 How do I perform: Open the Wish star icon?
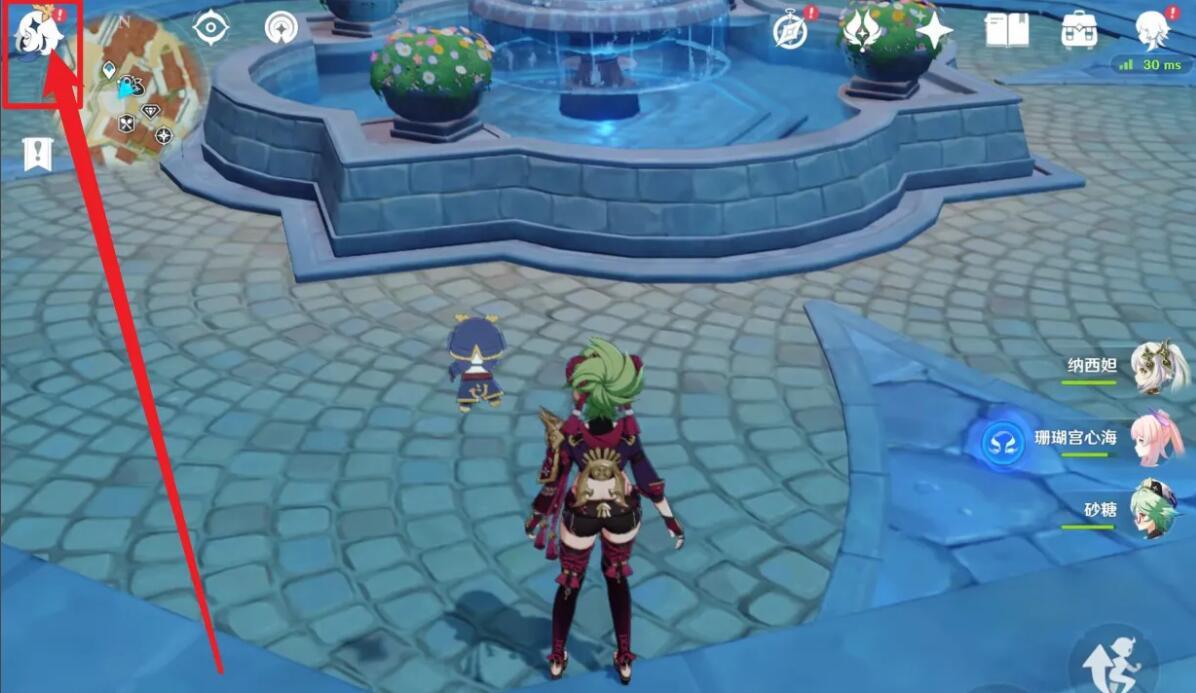(933, 31)
